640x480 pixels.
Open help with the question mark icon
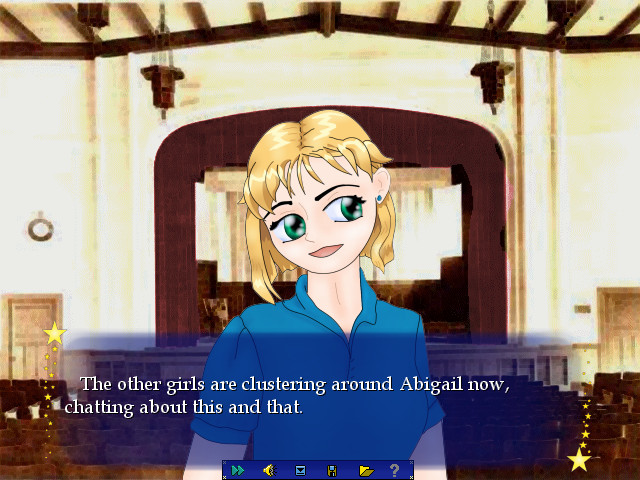click(x=395, y=470)
